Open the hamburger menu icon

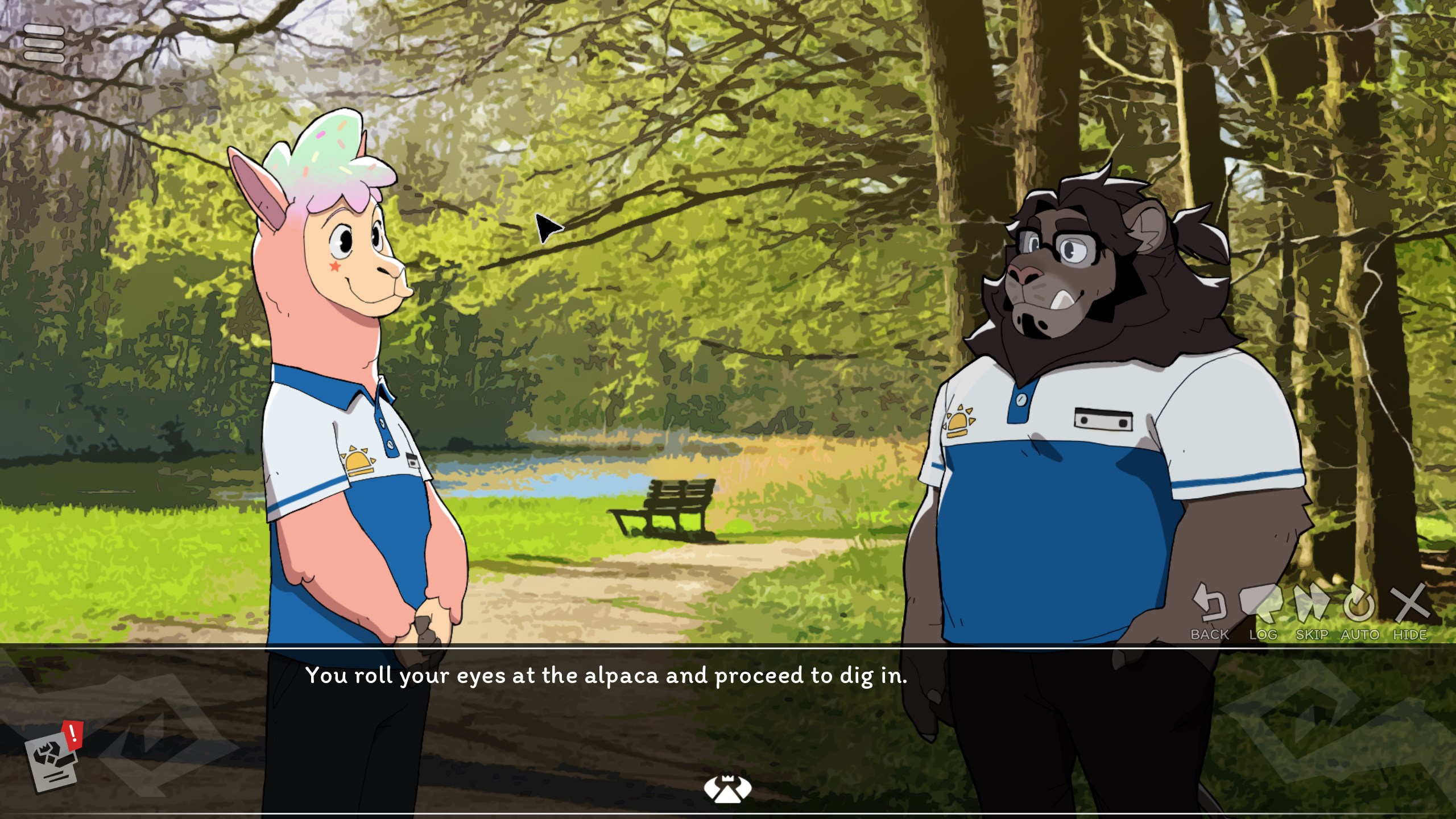click(x=44, y=43)
